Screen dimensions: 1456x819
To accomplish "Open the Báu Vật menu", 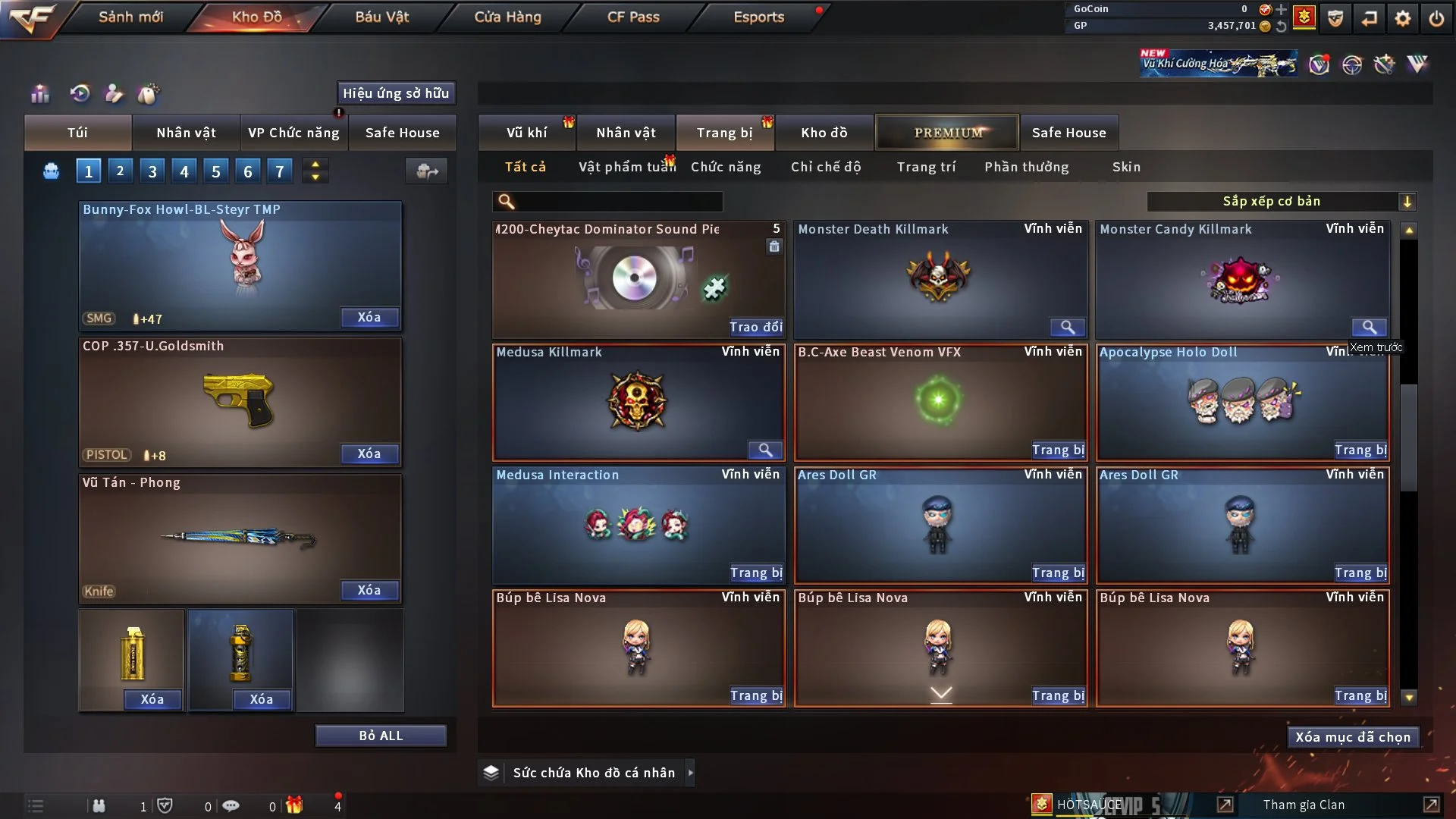I will [381, 17].
